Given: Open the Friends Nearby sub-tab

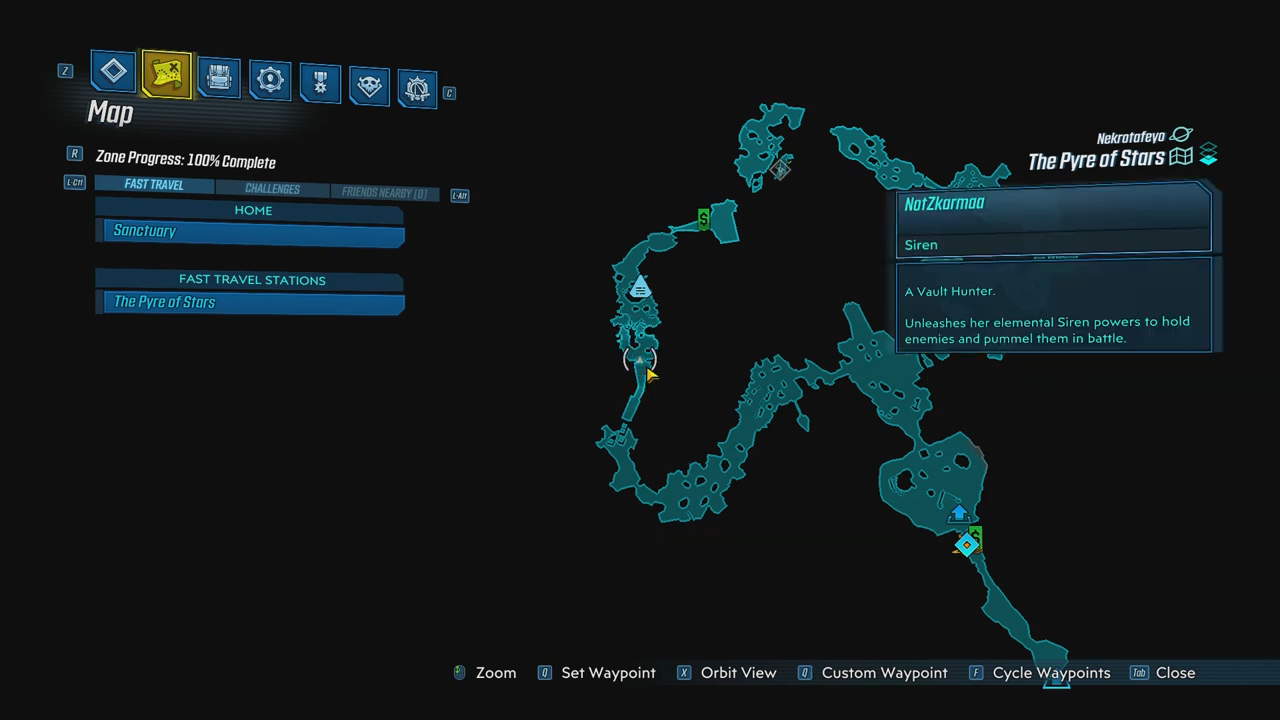Looking at the screenshot, I should point(384,193).
